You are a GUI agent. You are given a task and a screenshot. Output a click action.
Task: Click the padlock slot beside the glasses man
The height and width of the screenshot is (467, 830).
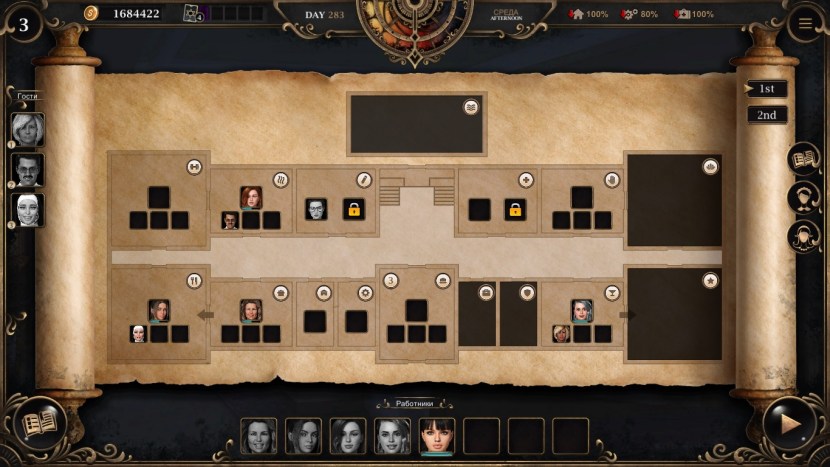point(354,209)
